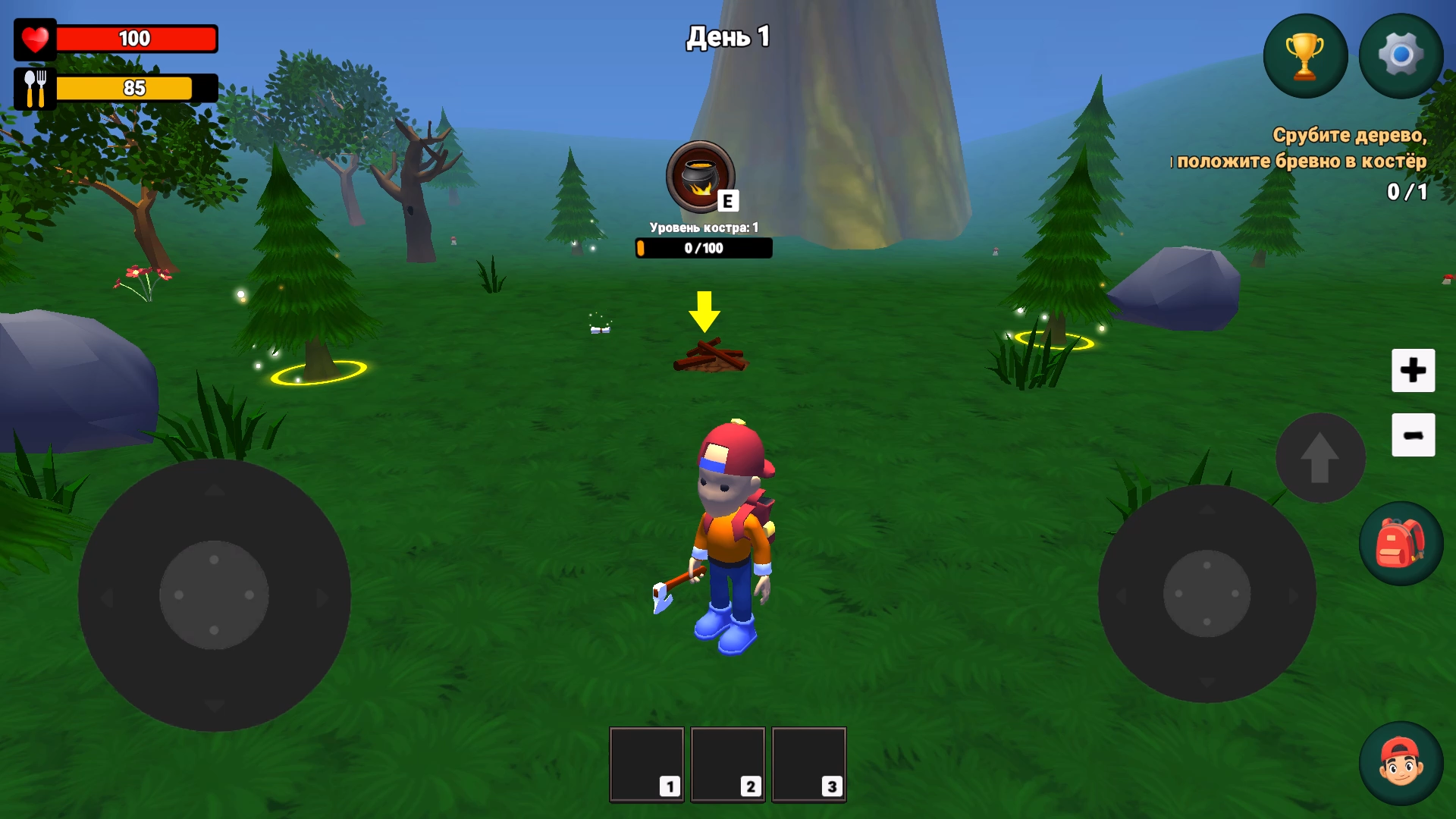This screenshot has height=819, width=1456.
Task: Tap the heart health icon
Action: click(35, 39)
